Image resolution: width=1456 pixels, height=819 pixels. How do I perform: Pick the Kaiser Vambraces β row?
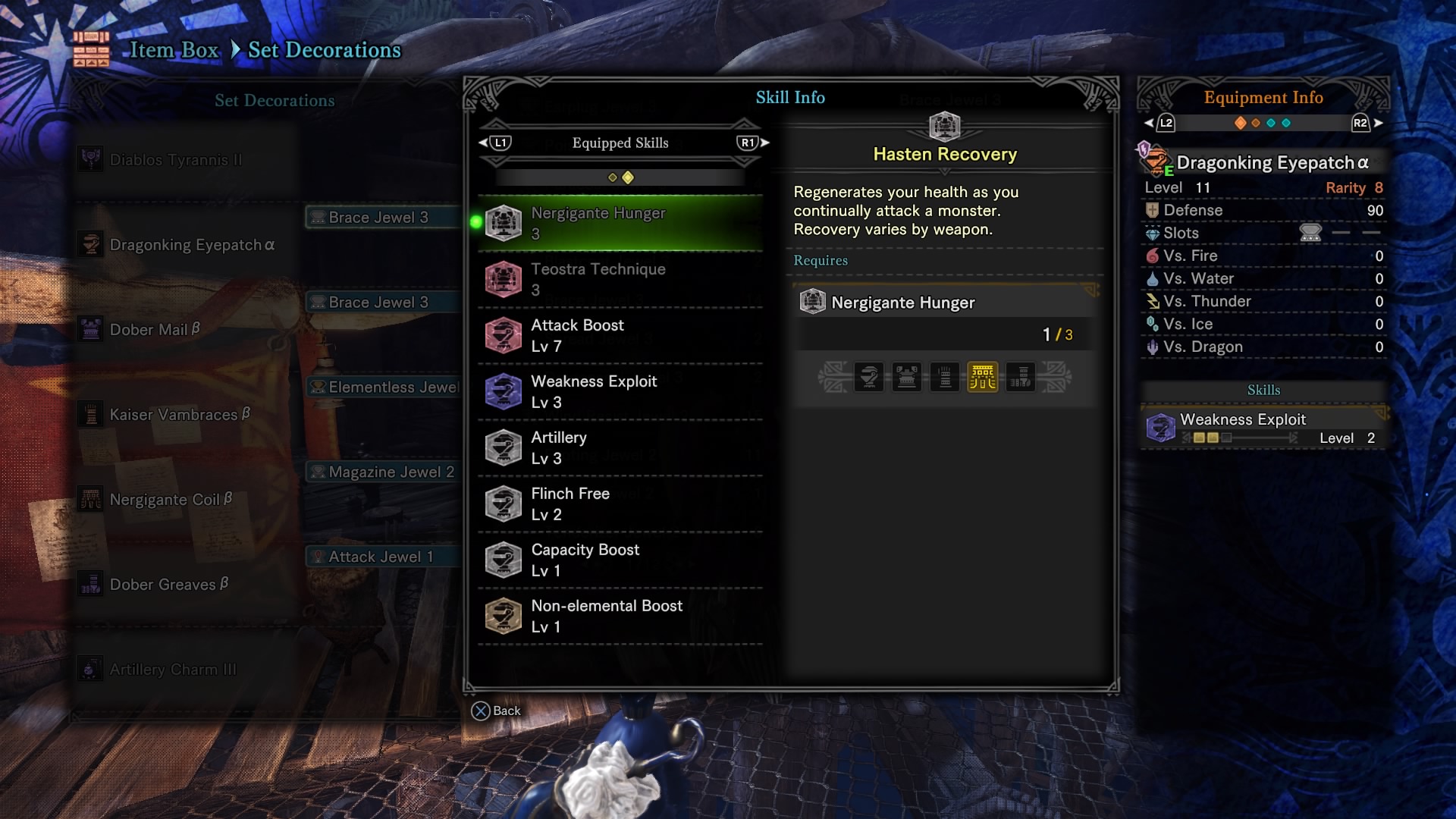tap(180, 415)
